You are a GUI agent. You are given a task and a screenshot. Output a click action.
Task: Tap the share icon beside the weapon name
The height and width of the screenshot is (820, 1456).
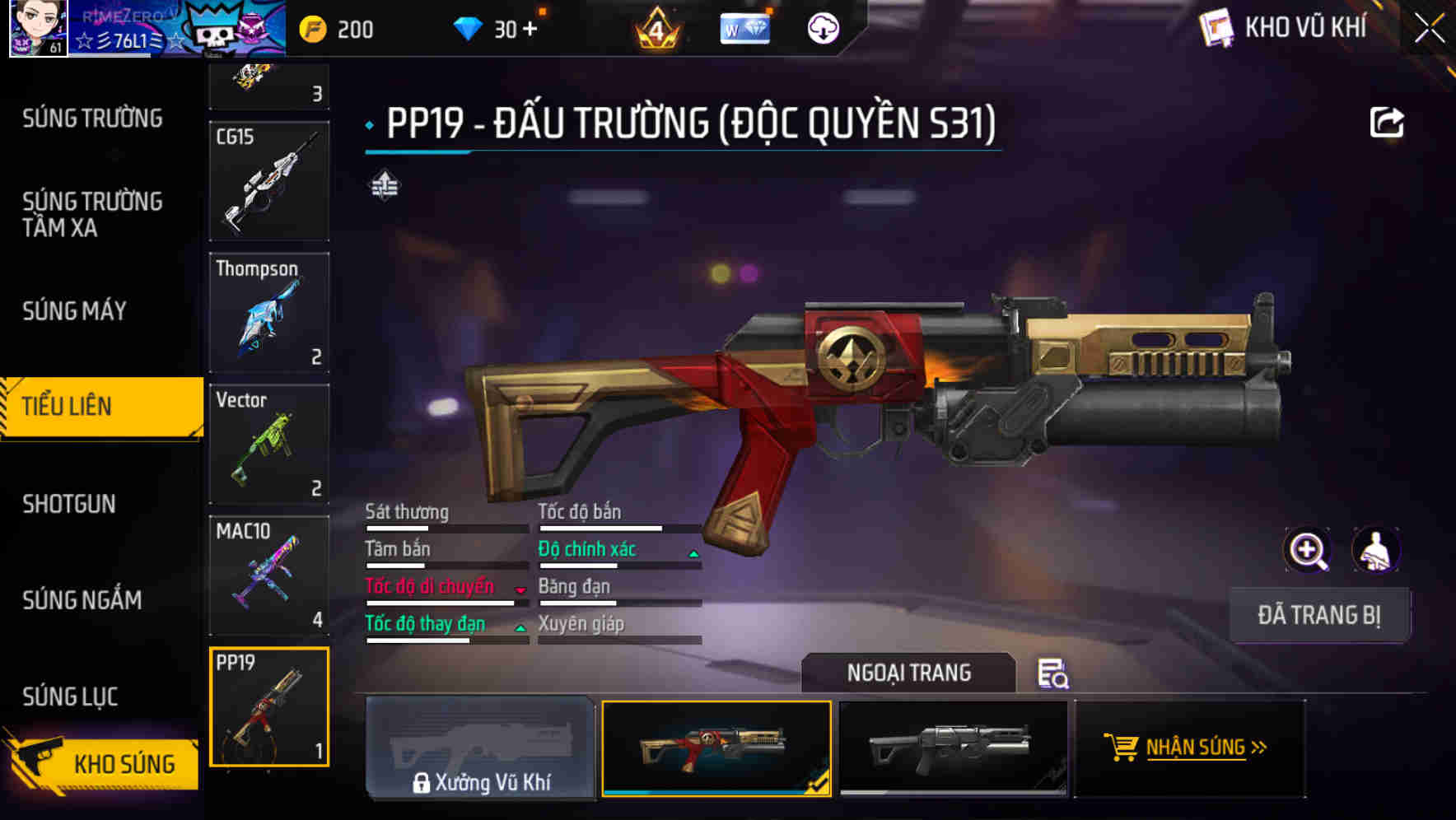pyautogui.click(x=1388, y=122)
